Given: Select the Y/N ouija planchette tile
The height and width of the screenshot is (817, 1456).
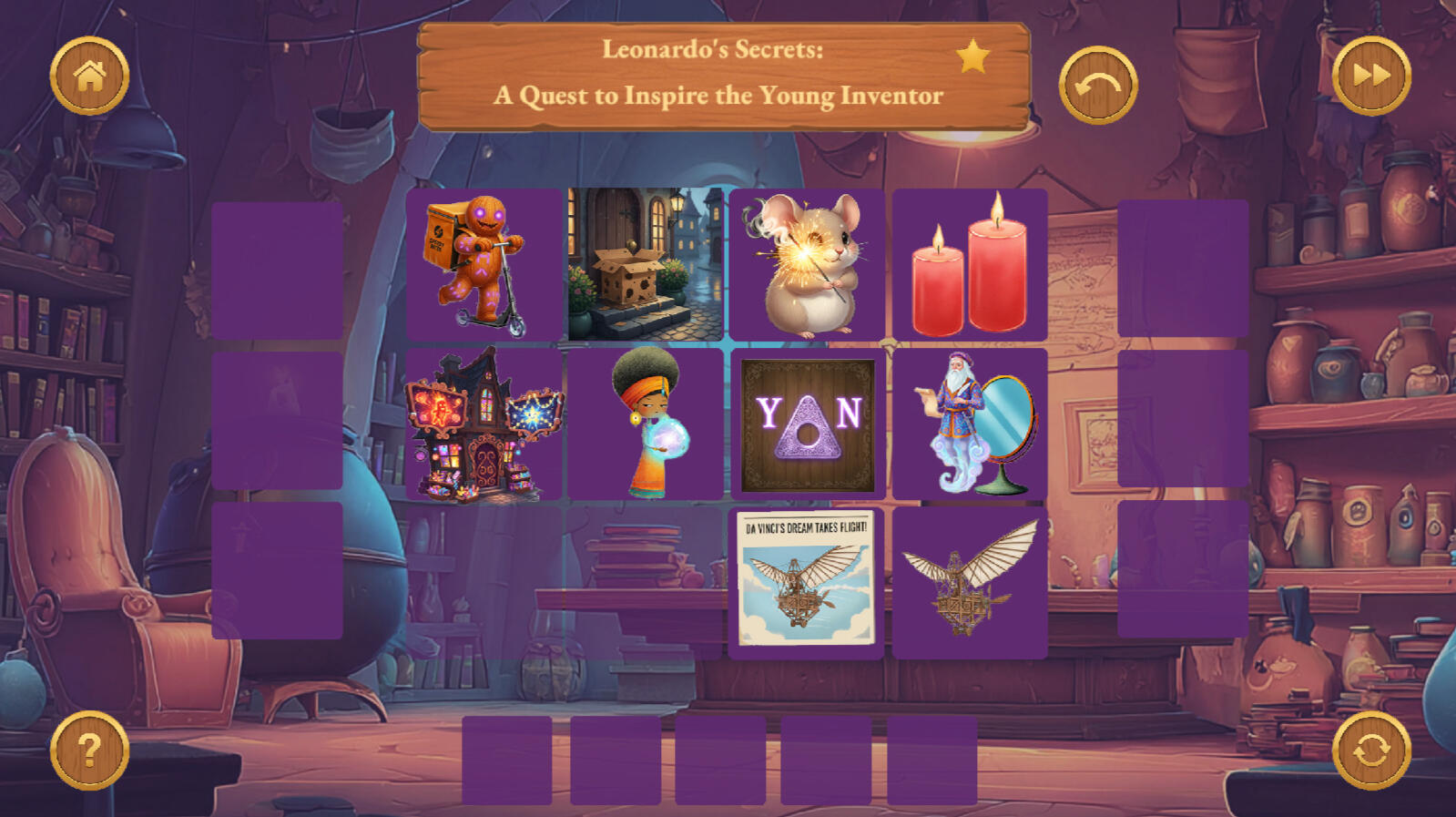Looking at the screenshot, I should 807,424.
